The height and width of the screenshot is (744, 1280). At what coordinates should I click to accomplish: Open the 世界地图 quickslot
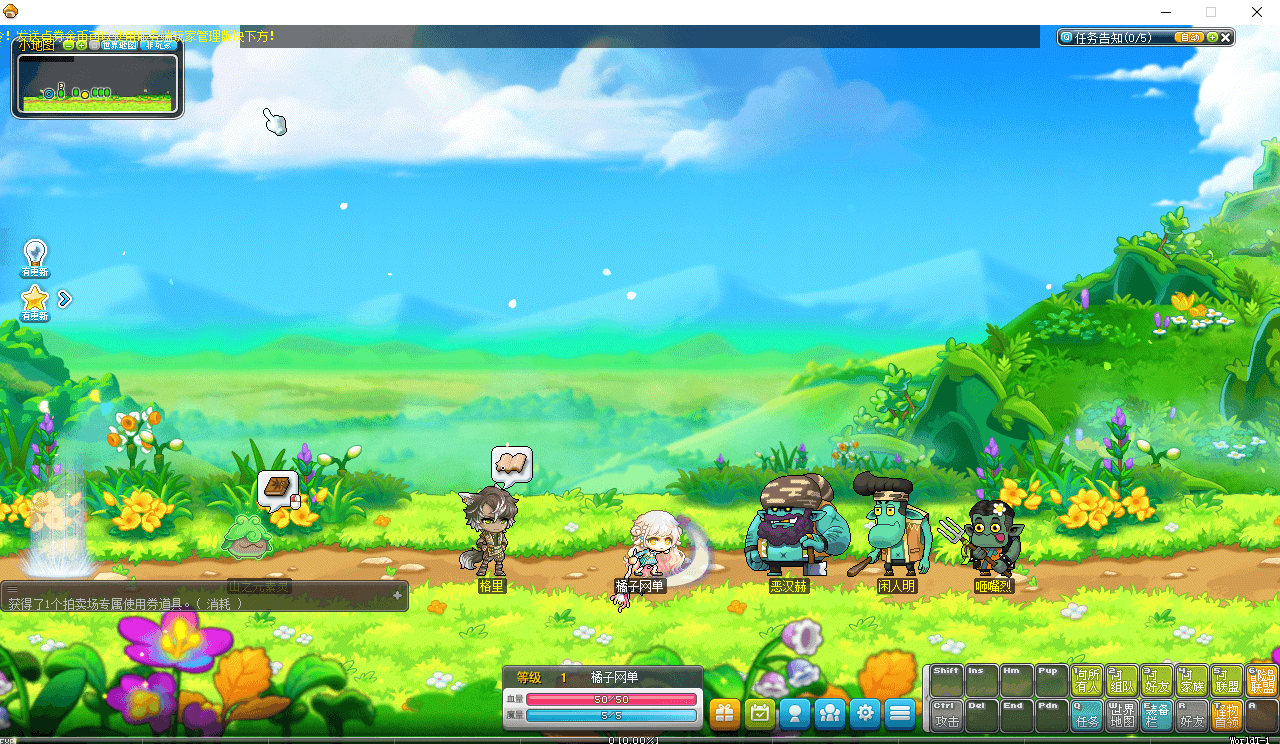(x=1122, y=714)
